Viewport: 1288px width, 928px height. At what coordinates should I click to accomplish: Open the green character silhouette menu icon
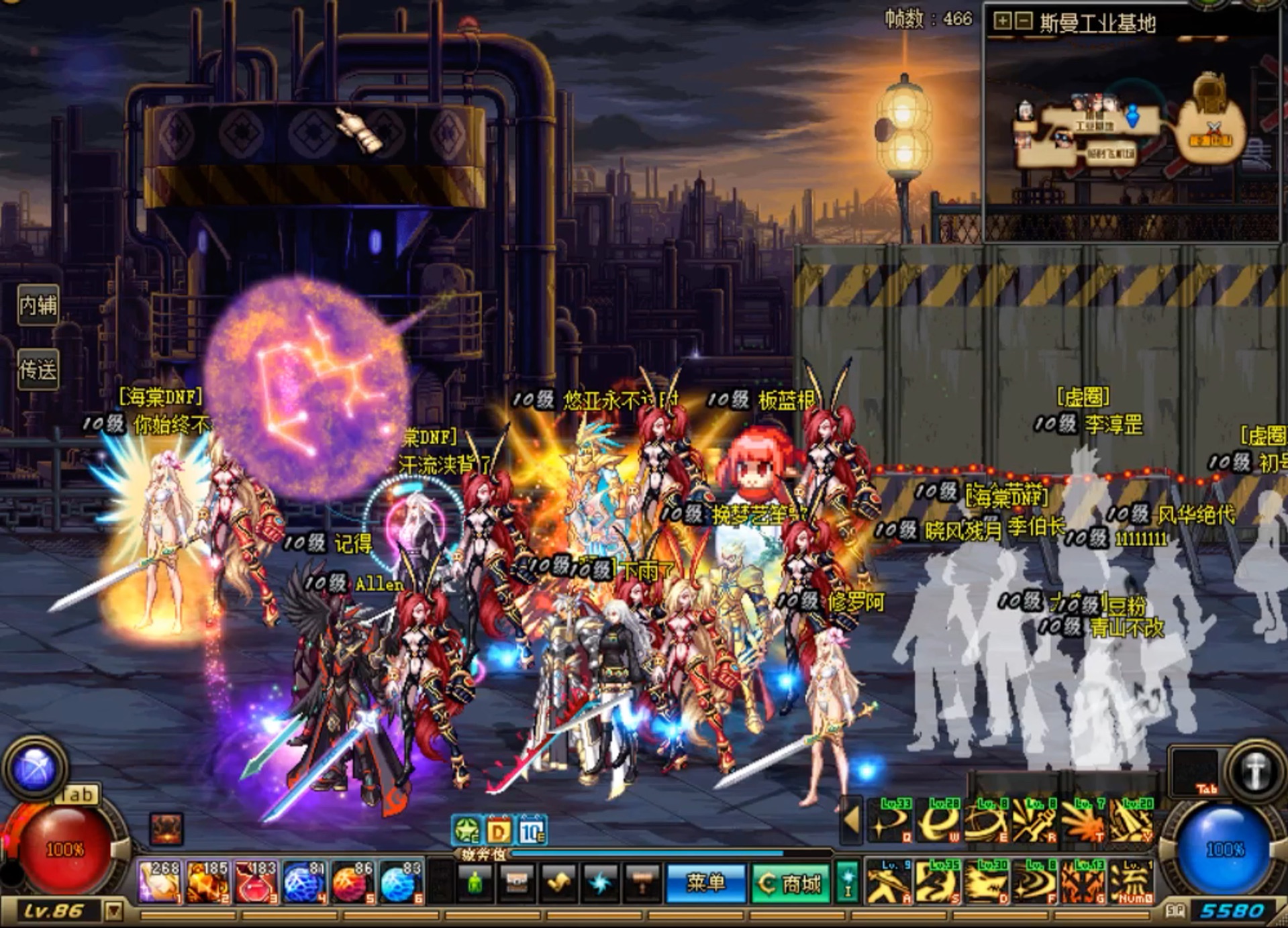[475, 883]
